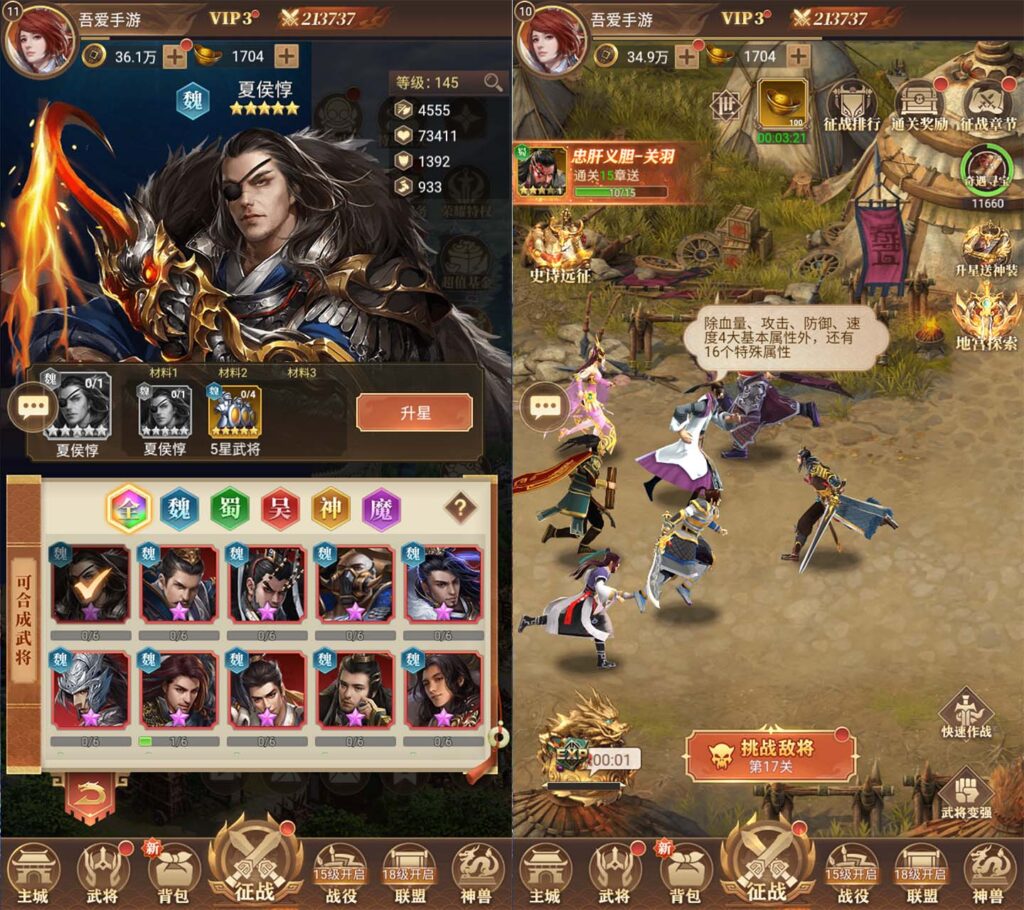Image resolution: width=1024 pixels, height=910 pixels.
Task: Open the 武将变强 hero strengthening icon
Action: [966, 796]
